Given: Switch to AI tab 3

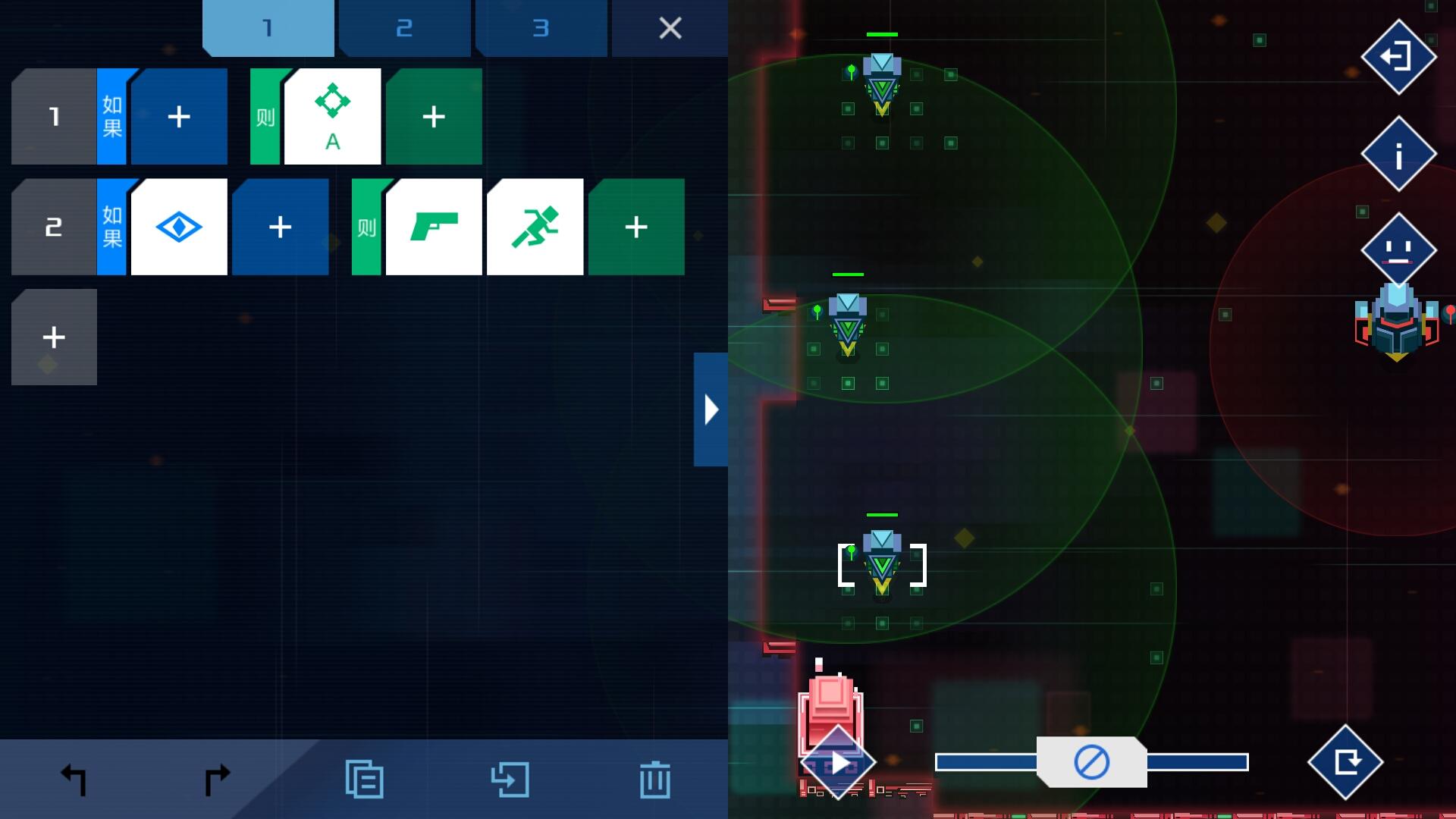Looking at the screenshot, I should 540,28.
